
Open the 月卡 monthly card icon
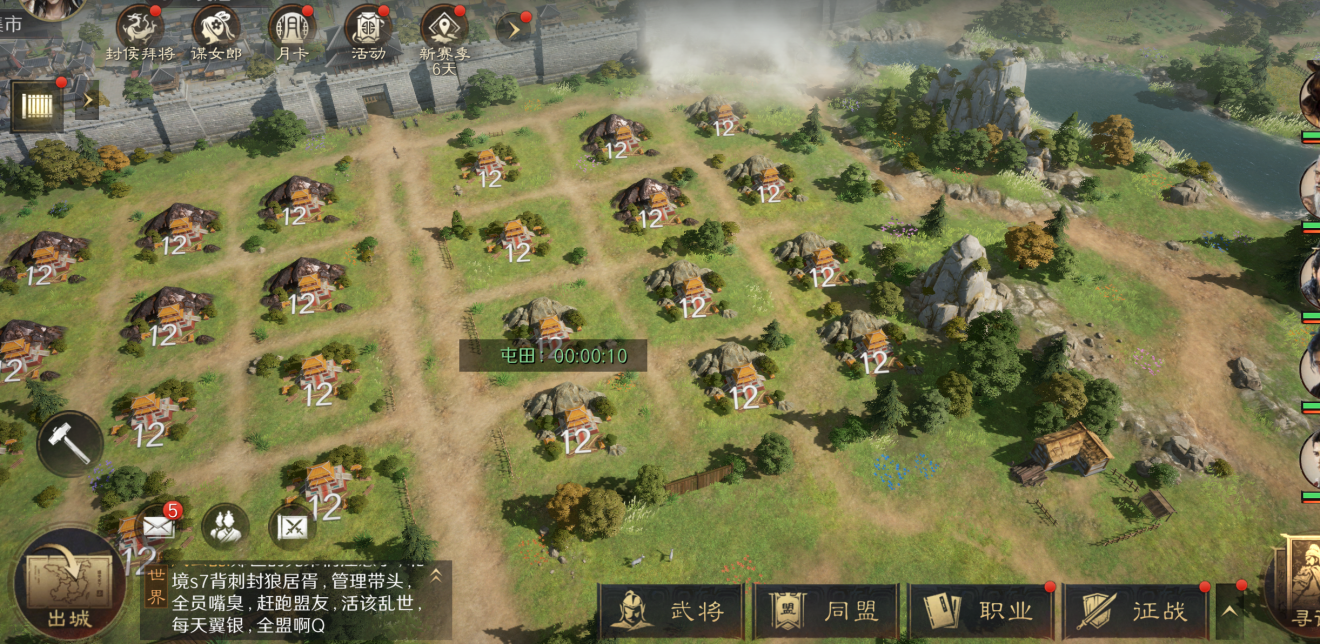click(291, 27)
